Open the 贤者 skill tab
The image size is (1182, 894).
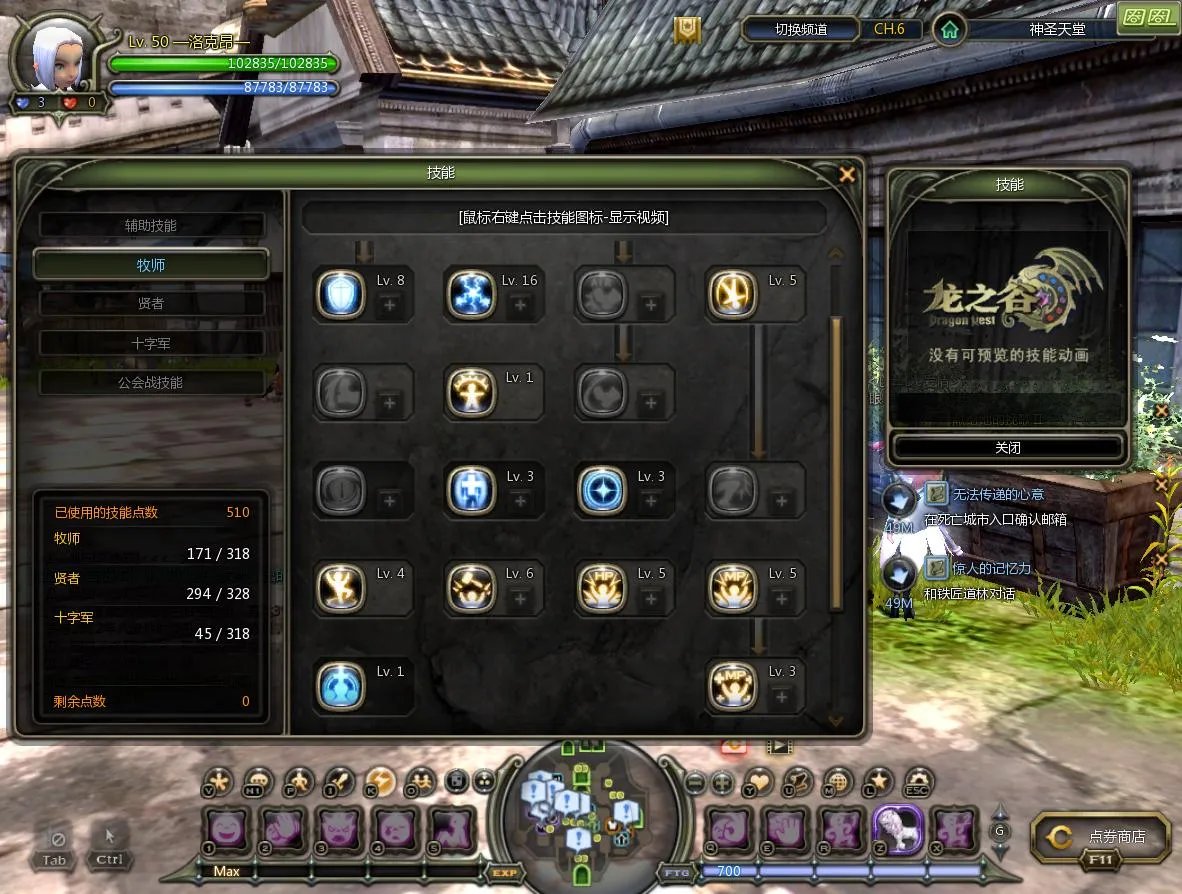151,303
